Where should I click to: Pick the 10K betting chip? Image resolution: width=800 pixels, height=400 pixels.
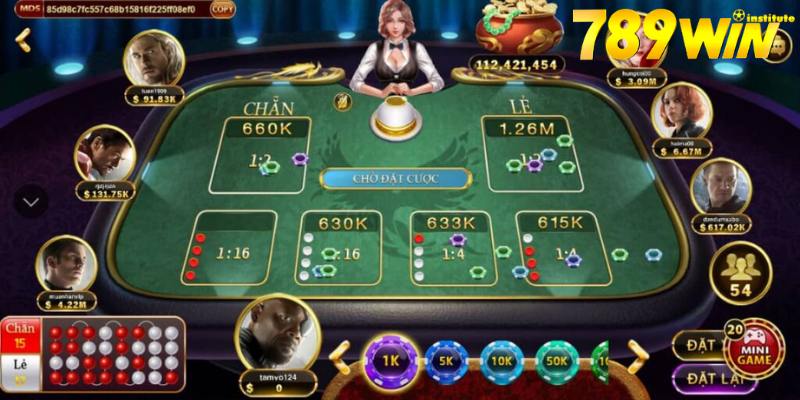tap(501, 360)
